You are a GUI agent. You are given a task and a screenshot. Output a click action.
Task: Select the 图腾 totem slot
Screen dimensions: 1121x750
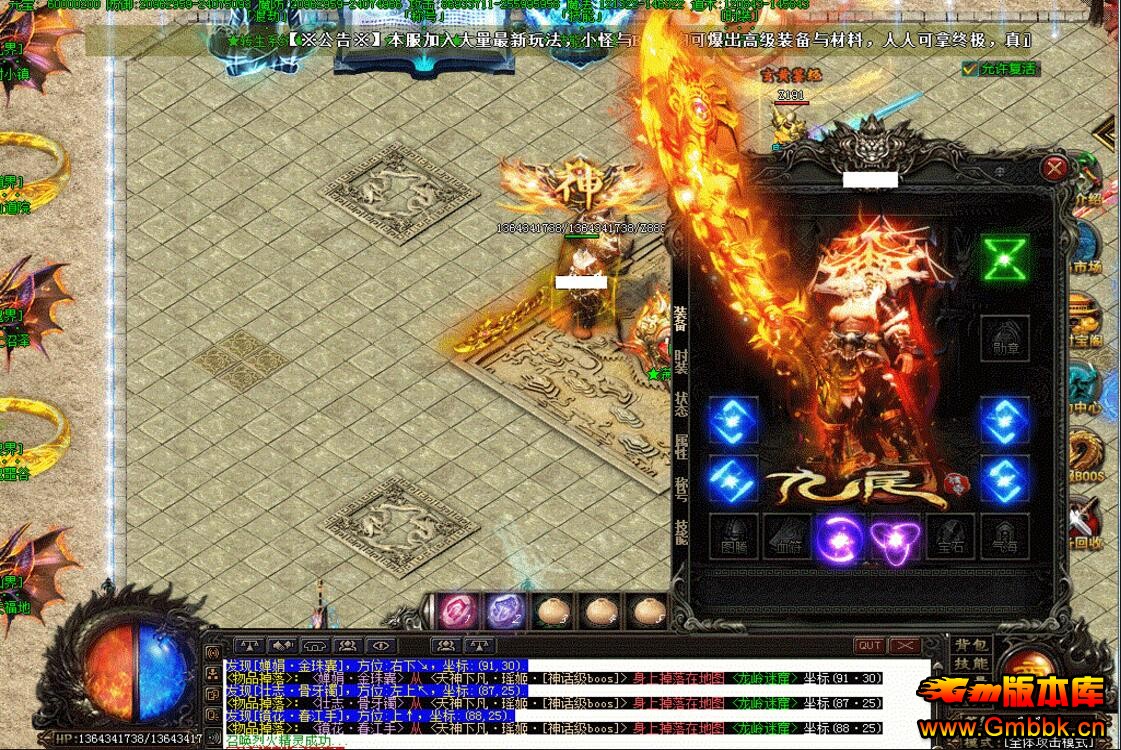(733, 538)
